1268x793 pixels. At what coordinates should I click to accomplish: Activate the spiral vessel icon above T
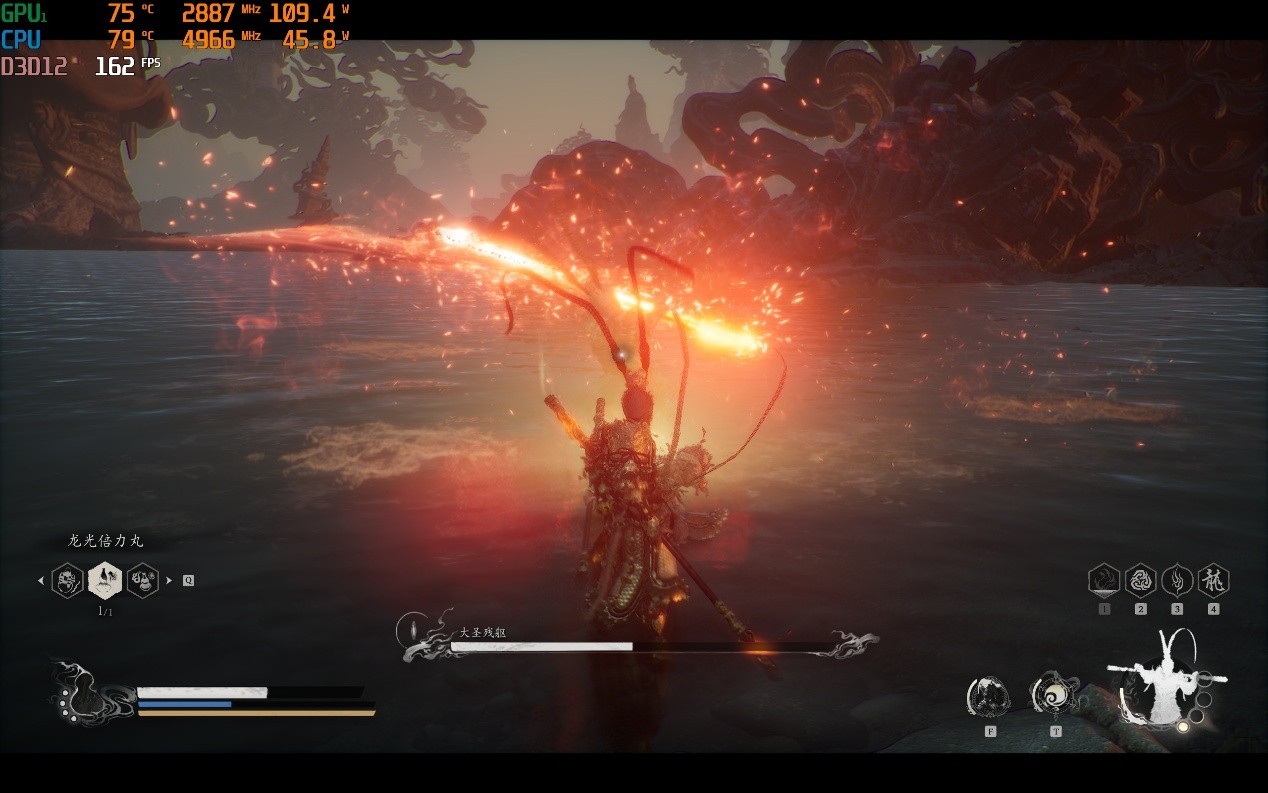pyautogui.click(x=1054, y=694)
